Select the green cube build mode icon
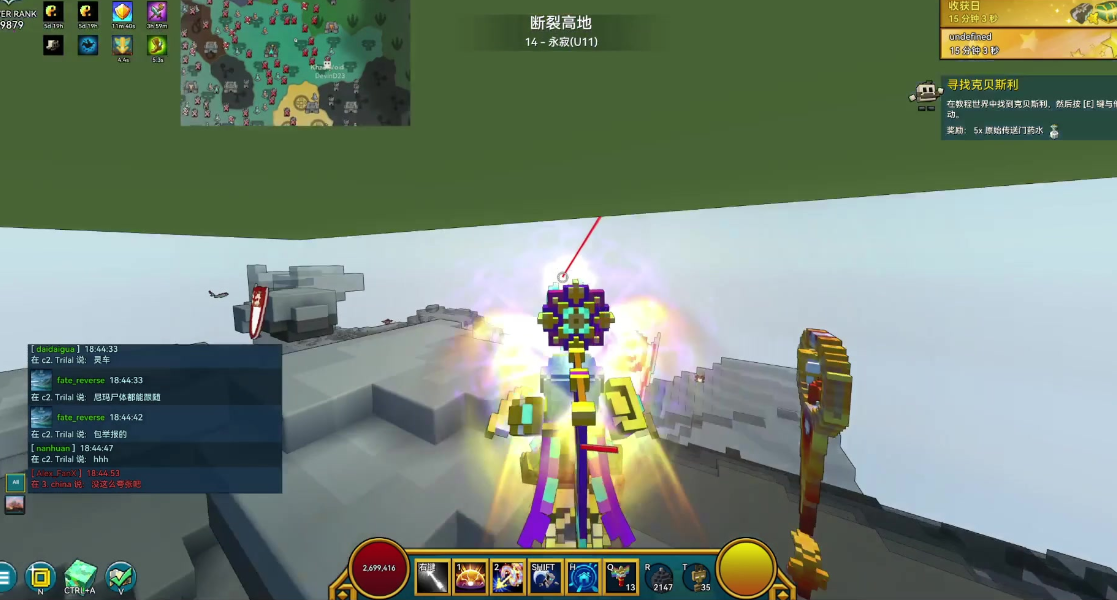 click(x=80, y=577)
